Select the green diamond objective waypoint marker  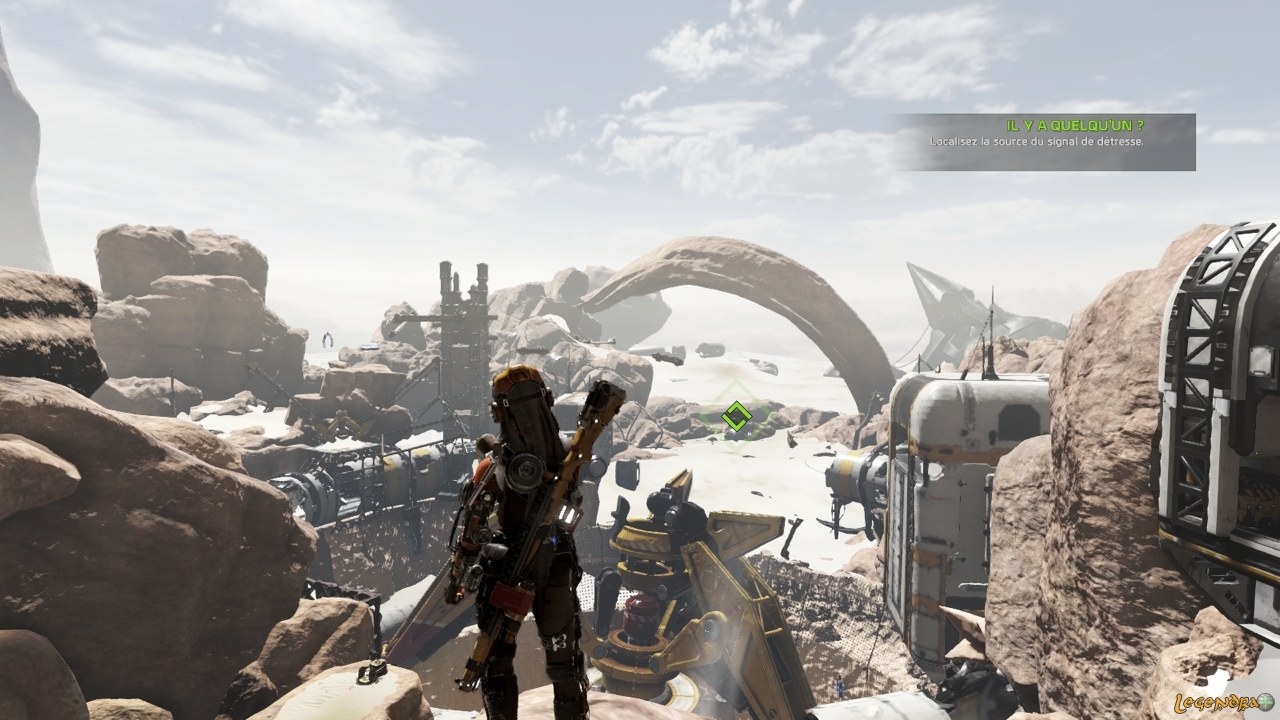(736, 416)
